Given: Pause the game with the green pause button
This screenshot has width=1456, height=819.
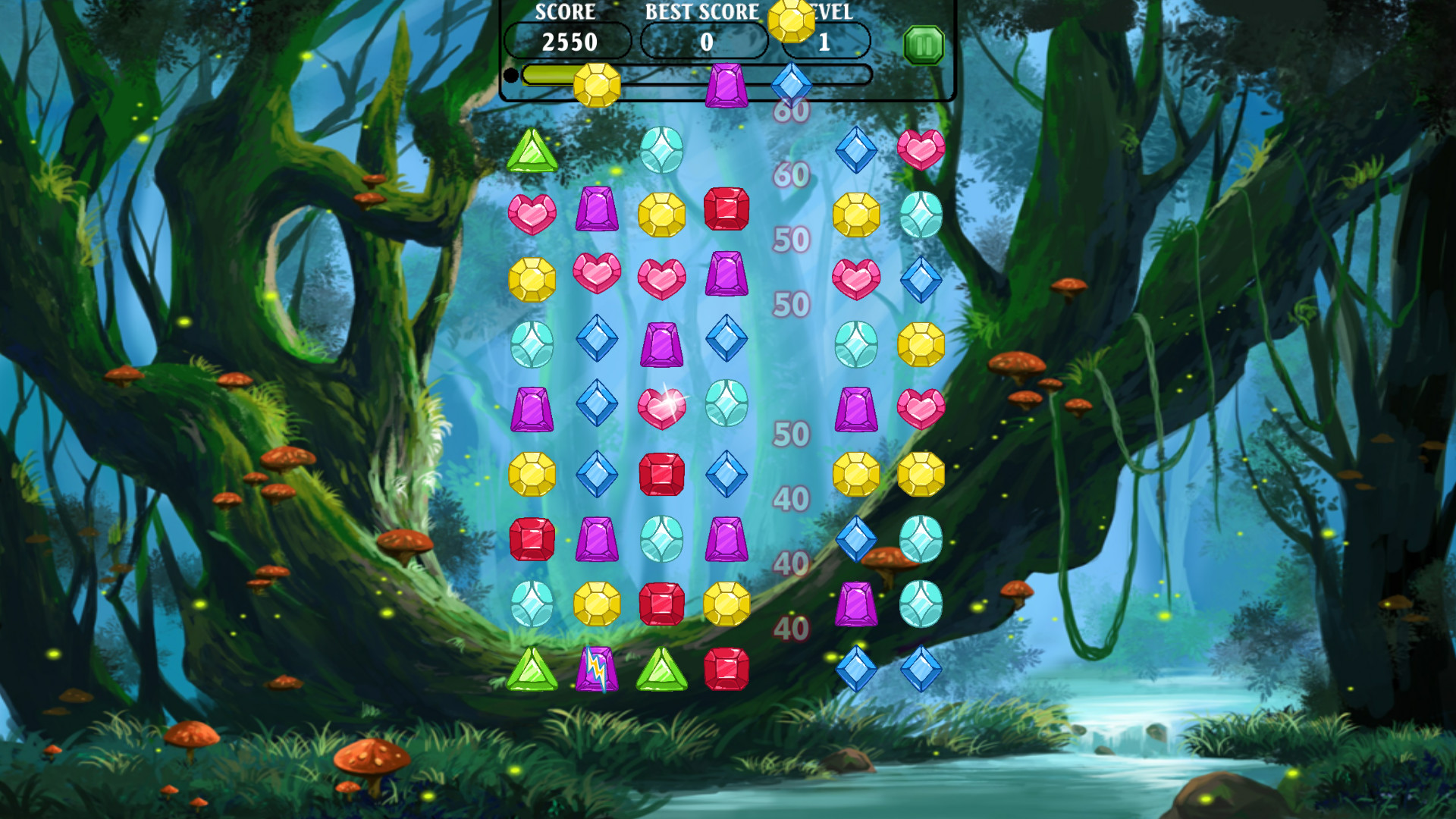Looking at the screenshot, I should point(924,44).
